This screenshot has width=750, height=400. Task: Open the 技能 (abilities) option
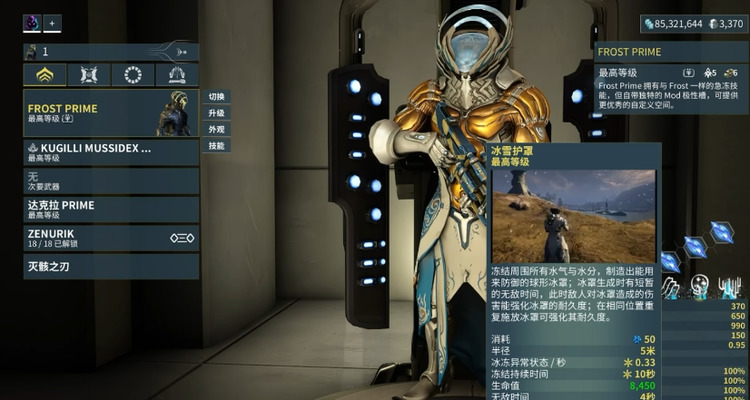(x=216, y=145)
